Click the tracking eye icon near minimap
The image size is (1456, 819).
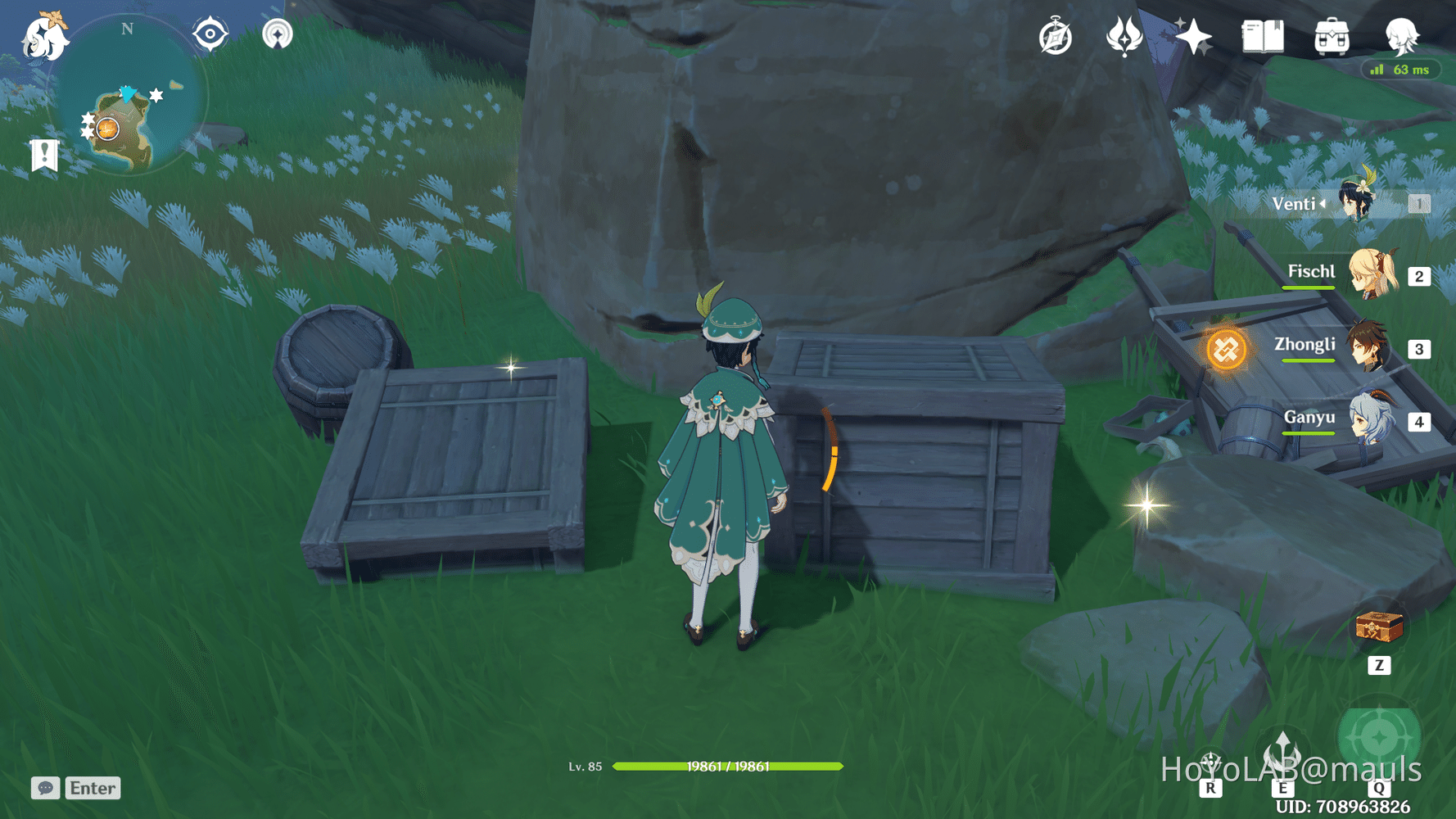click(210, 33)
